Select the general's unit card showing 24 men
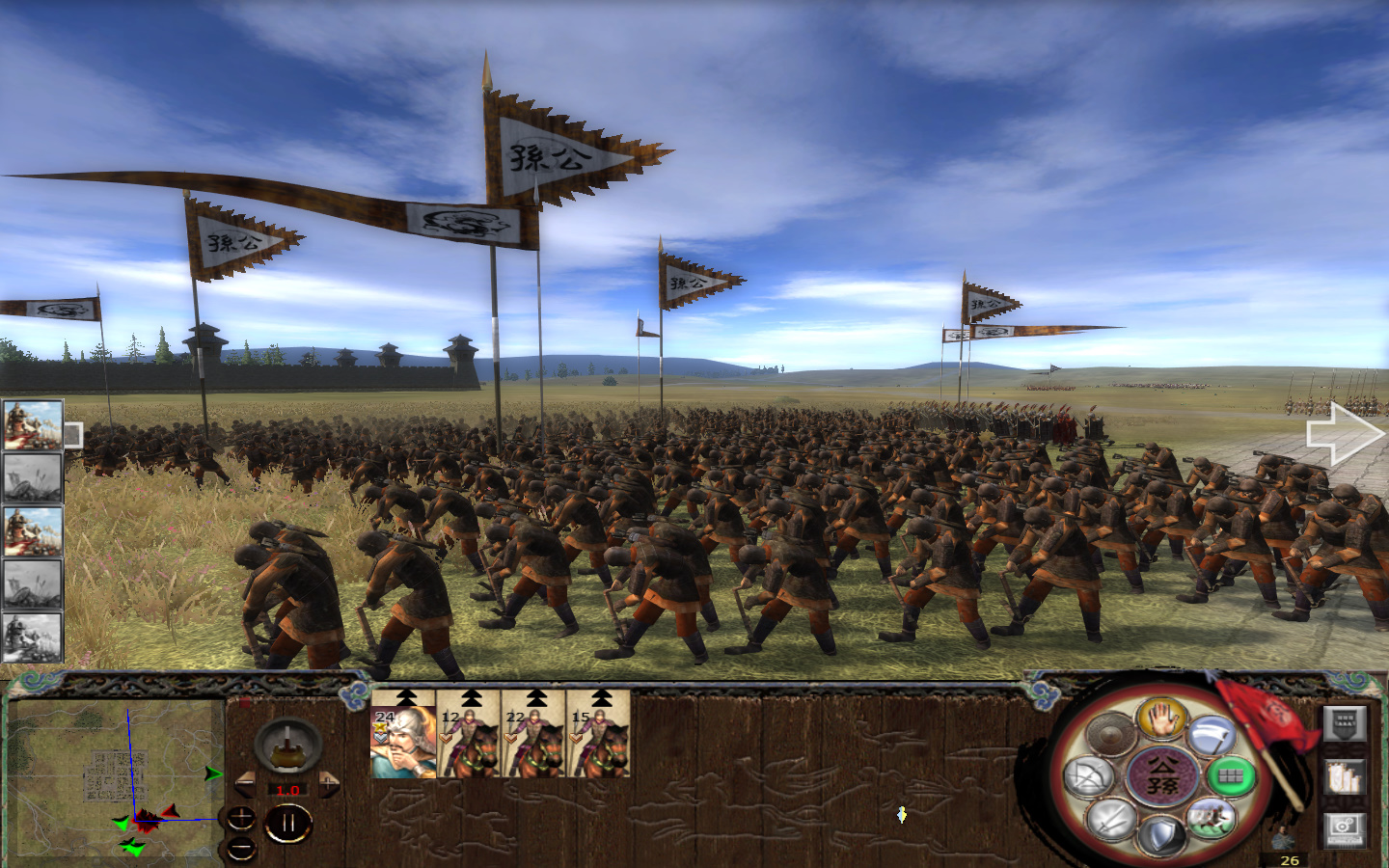The height and width of the screenshot is (868, 1389). click(x=403, y=747)
